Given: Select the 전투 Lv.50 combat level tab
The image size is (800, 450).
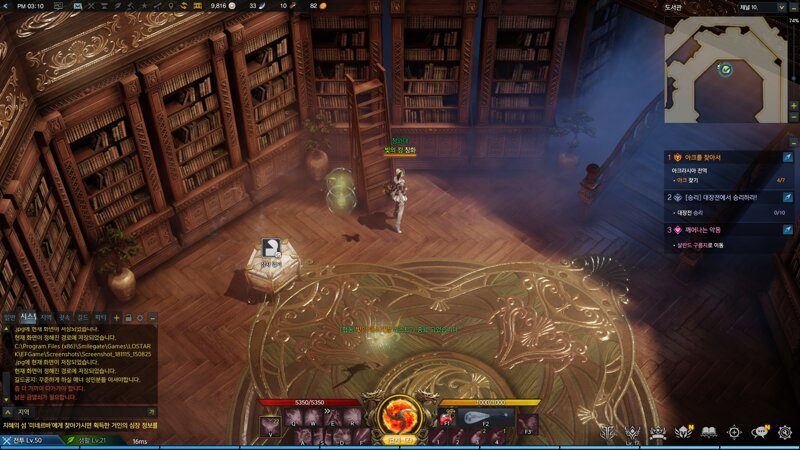Looking at the screenshot, I should 22,440.
